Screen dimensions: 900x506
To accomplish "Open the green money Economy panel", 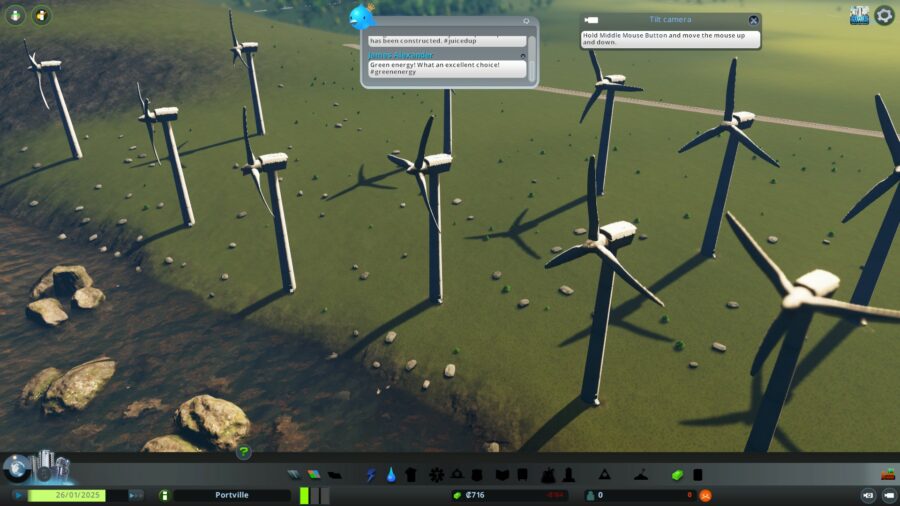I will [678, 474].
